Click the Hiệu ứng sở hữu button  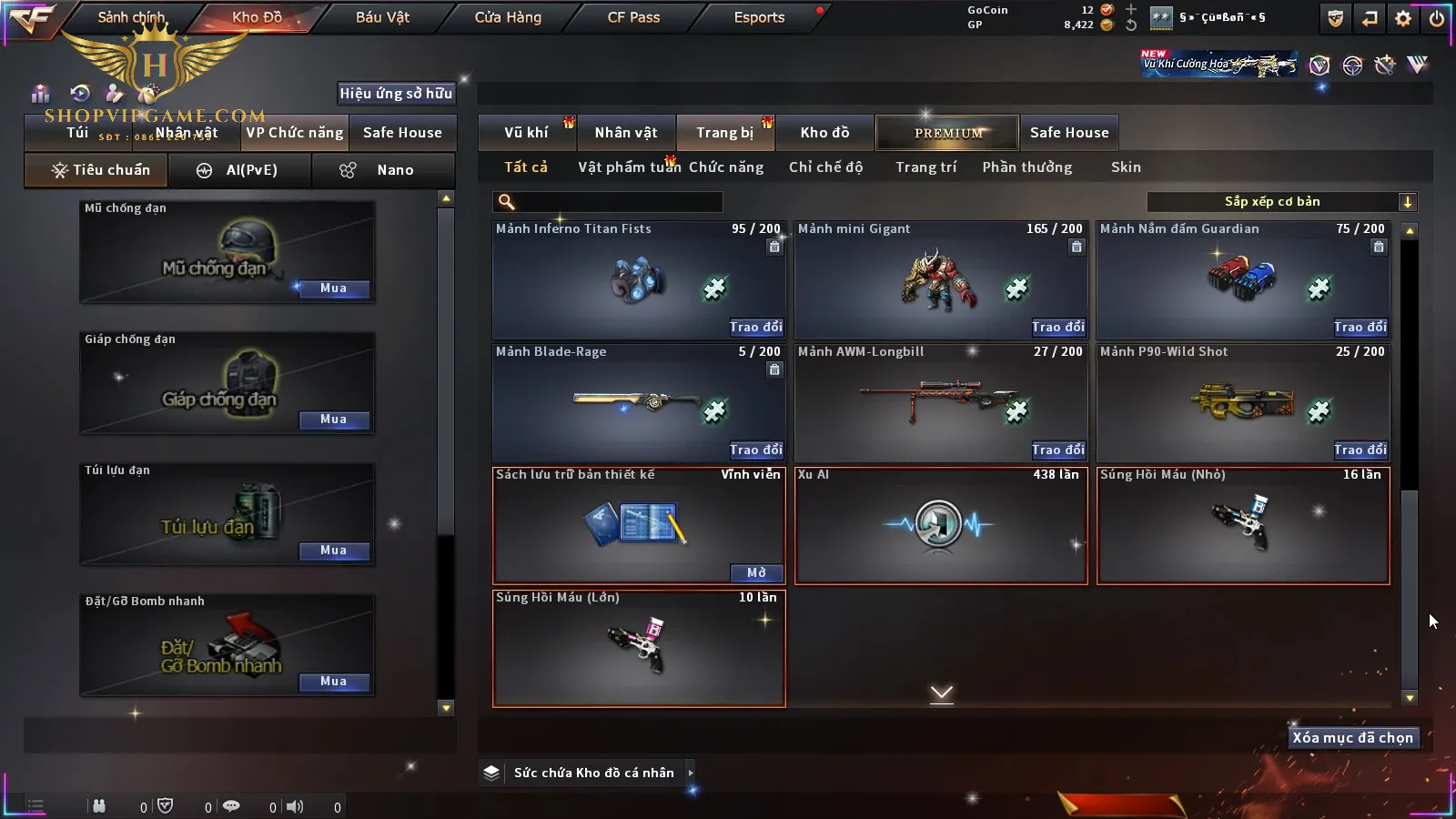396,93
